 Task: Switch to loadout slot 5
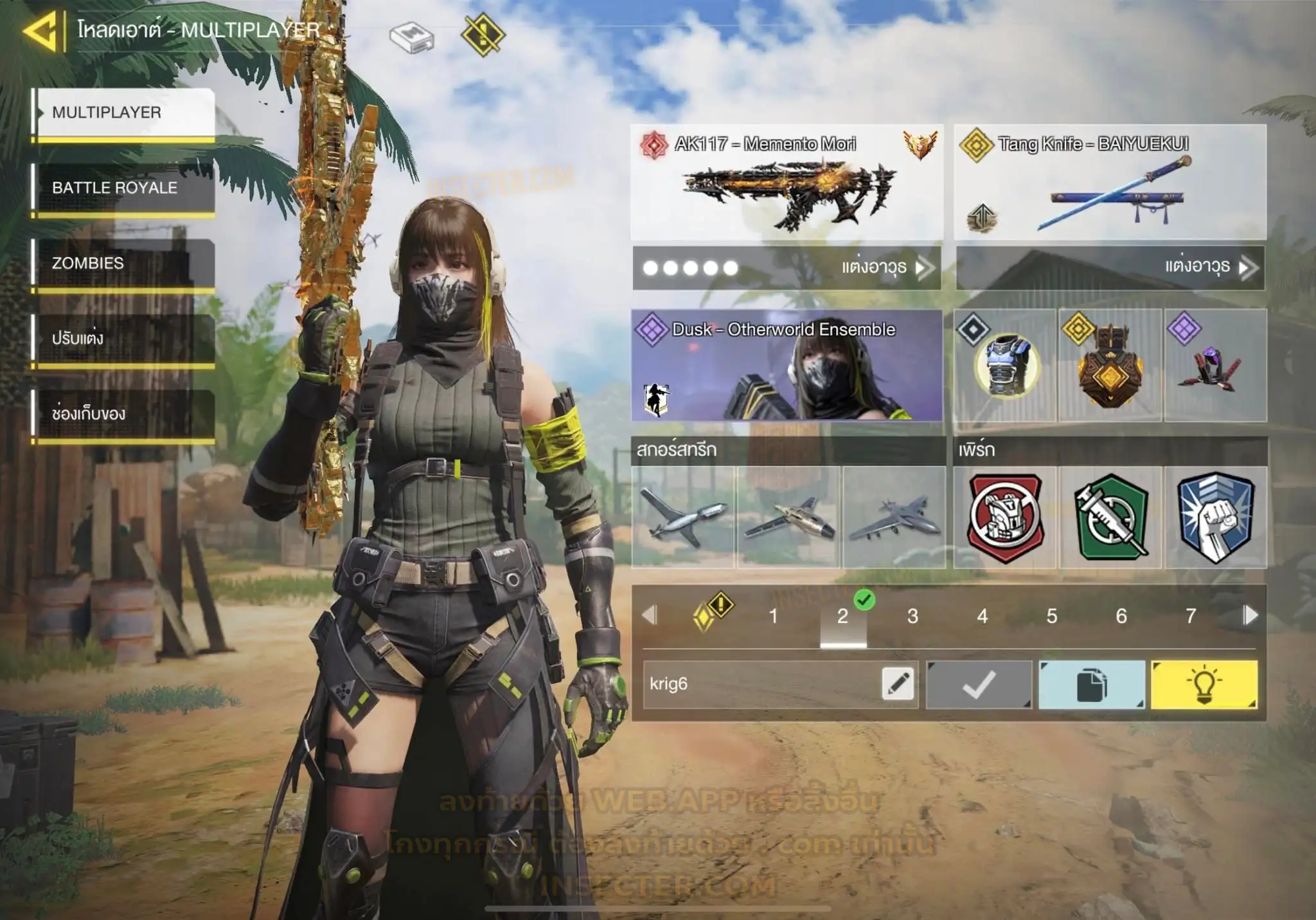click(x=1052, y=616)
